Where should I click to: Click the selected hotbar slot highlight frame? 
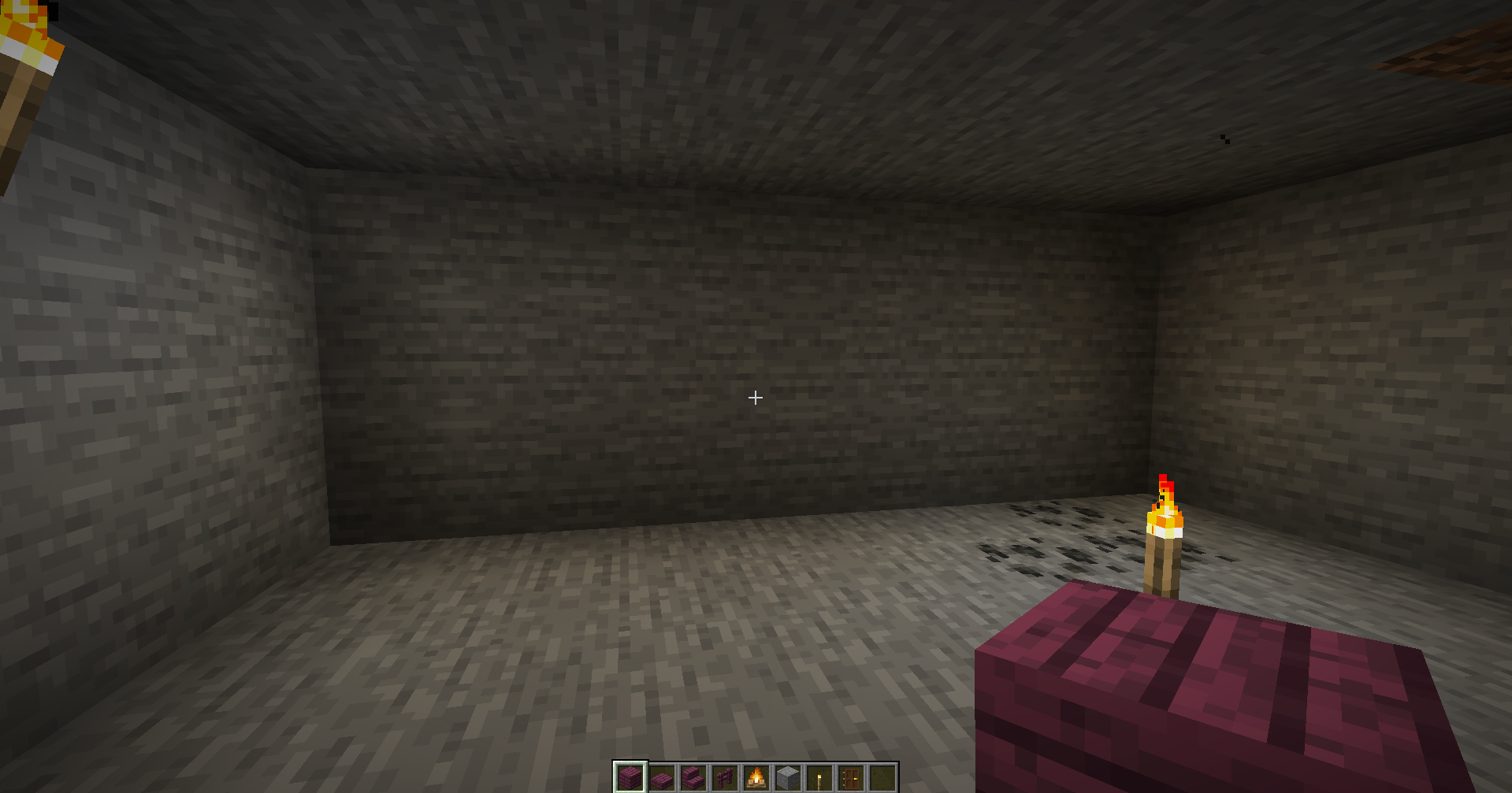(630, 776)
